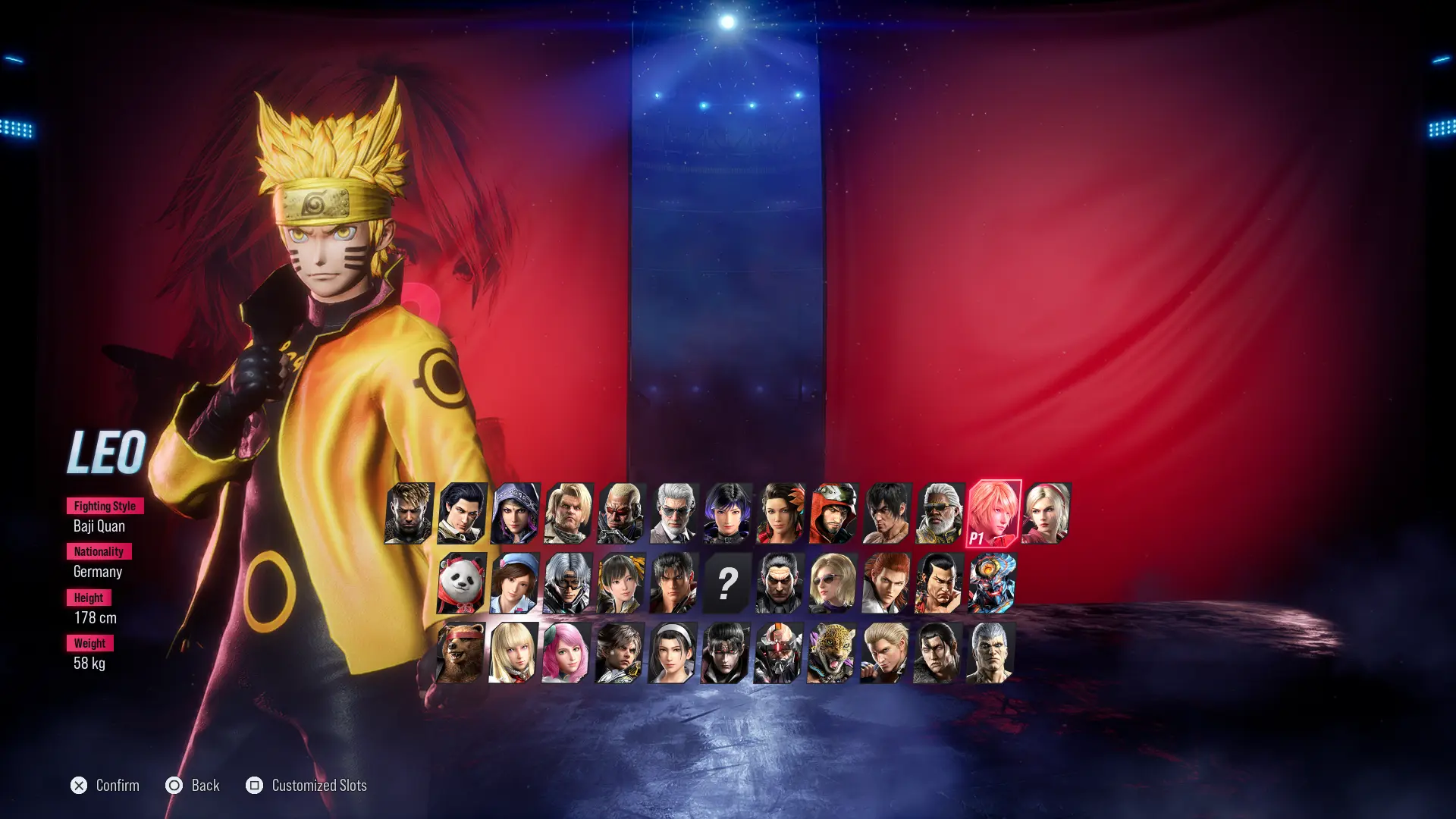Click the square Customized Slots icon
Image resolution: width=1456 pixels, height=819 pixels.
click(x=256, y=786)
